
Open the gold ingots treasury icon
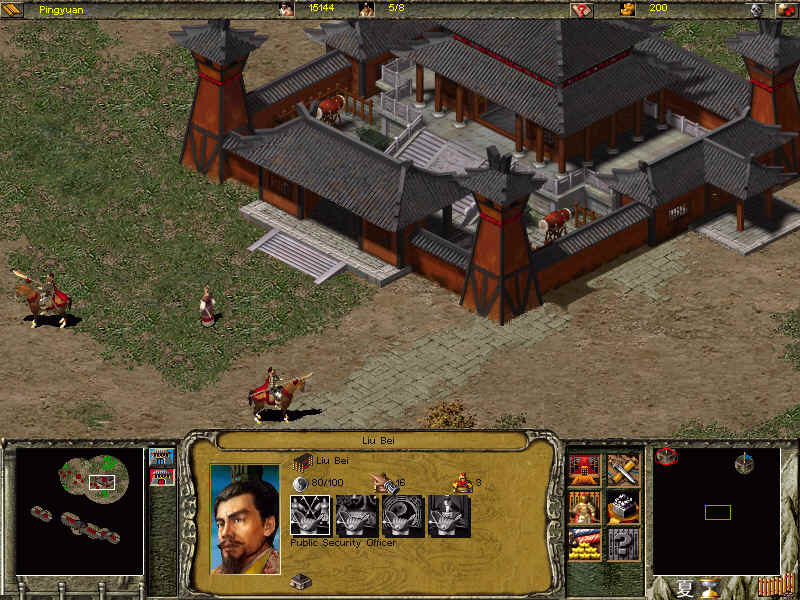point(584,543)
